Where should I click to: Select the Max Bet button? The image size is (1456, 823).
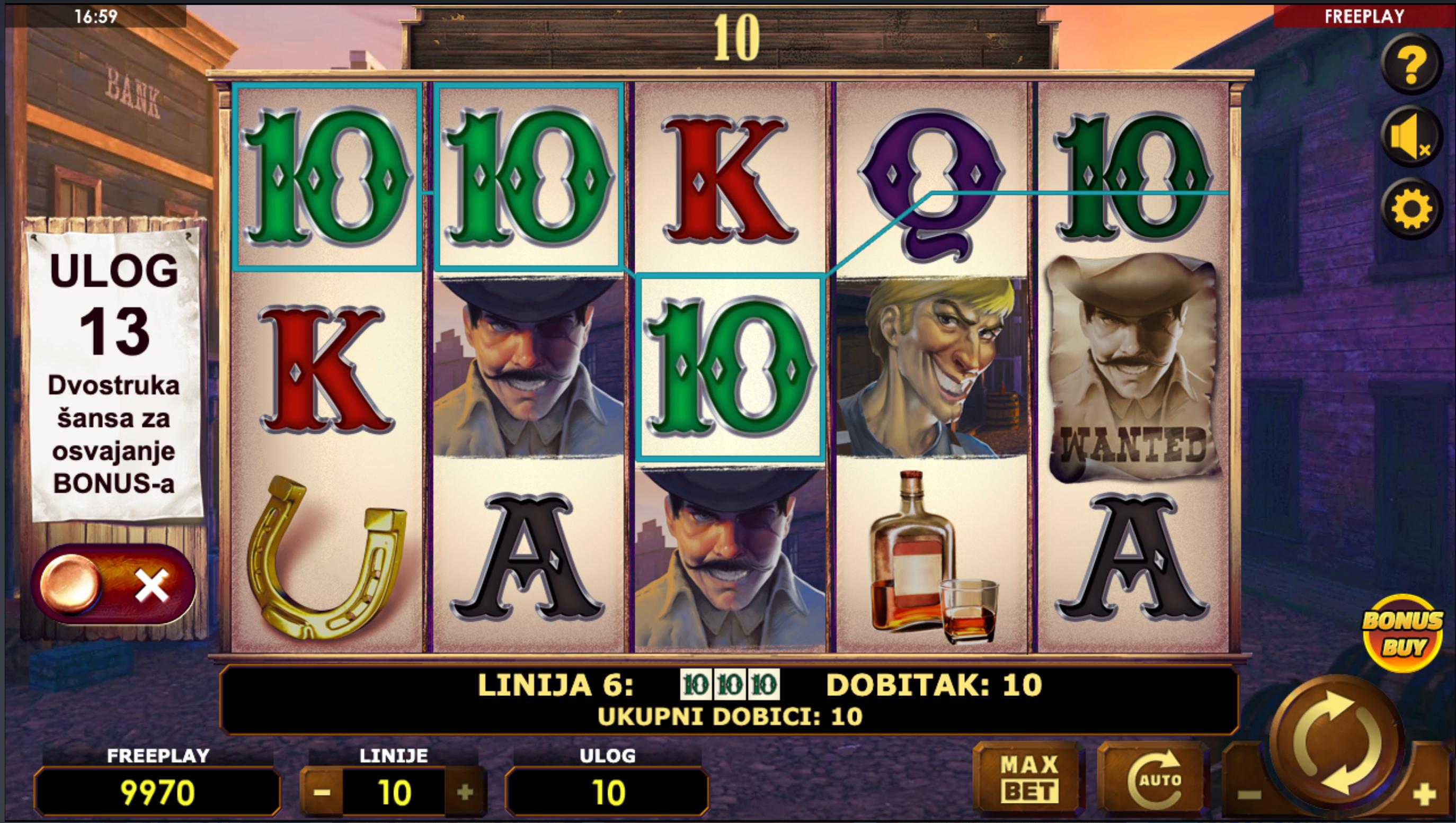1028,781
